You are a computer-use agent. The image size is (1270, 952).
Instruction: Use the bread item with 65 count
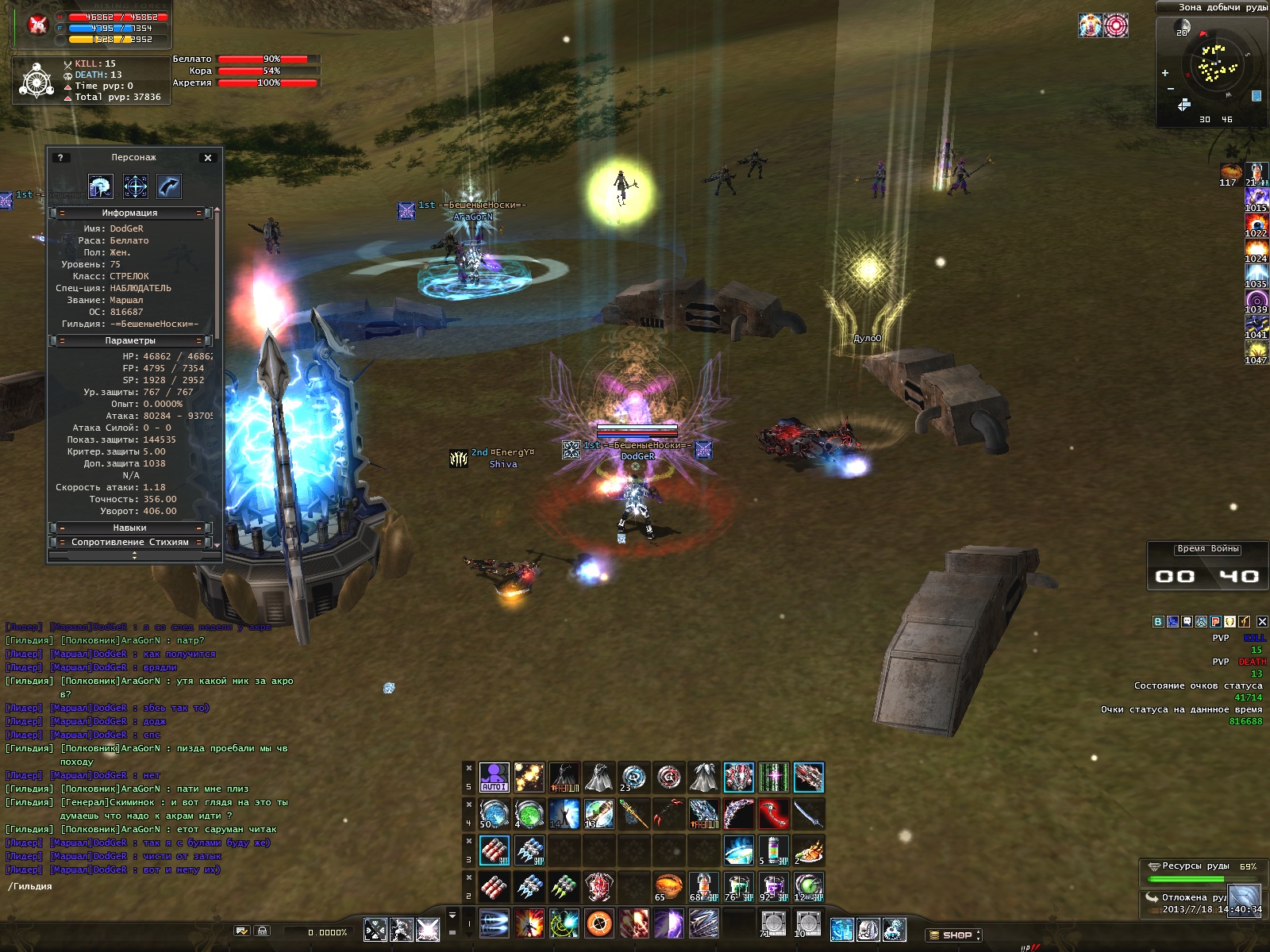click(669, 887)
